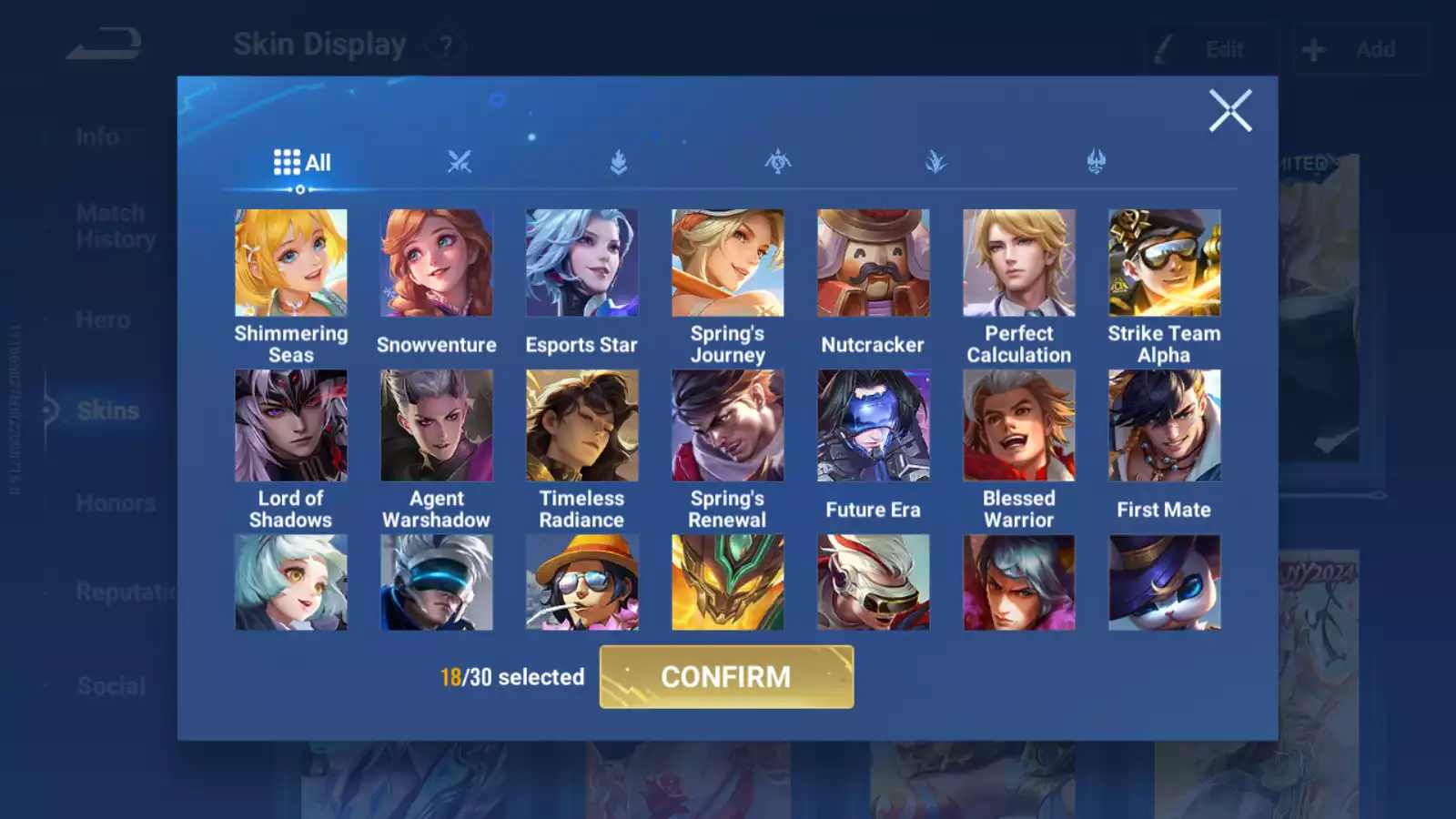Screen dimensions: 1456x819
Task: Select the First Mate skin
Action: click(x=1165, y=425)
